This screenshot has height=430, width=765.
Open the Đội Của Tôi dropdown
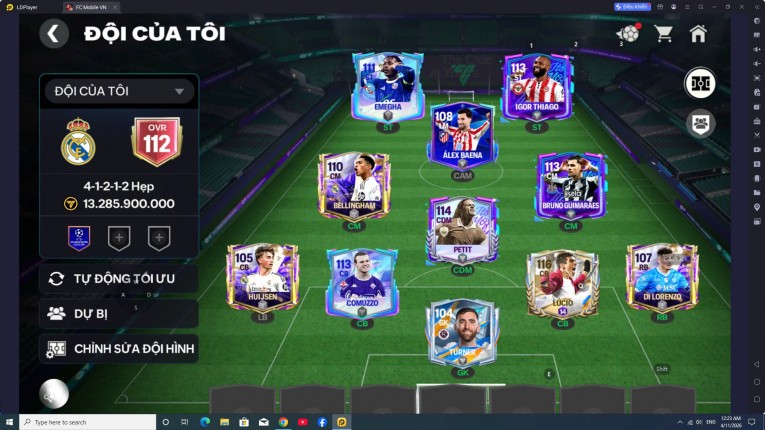point(118,91)
